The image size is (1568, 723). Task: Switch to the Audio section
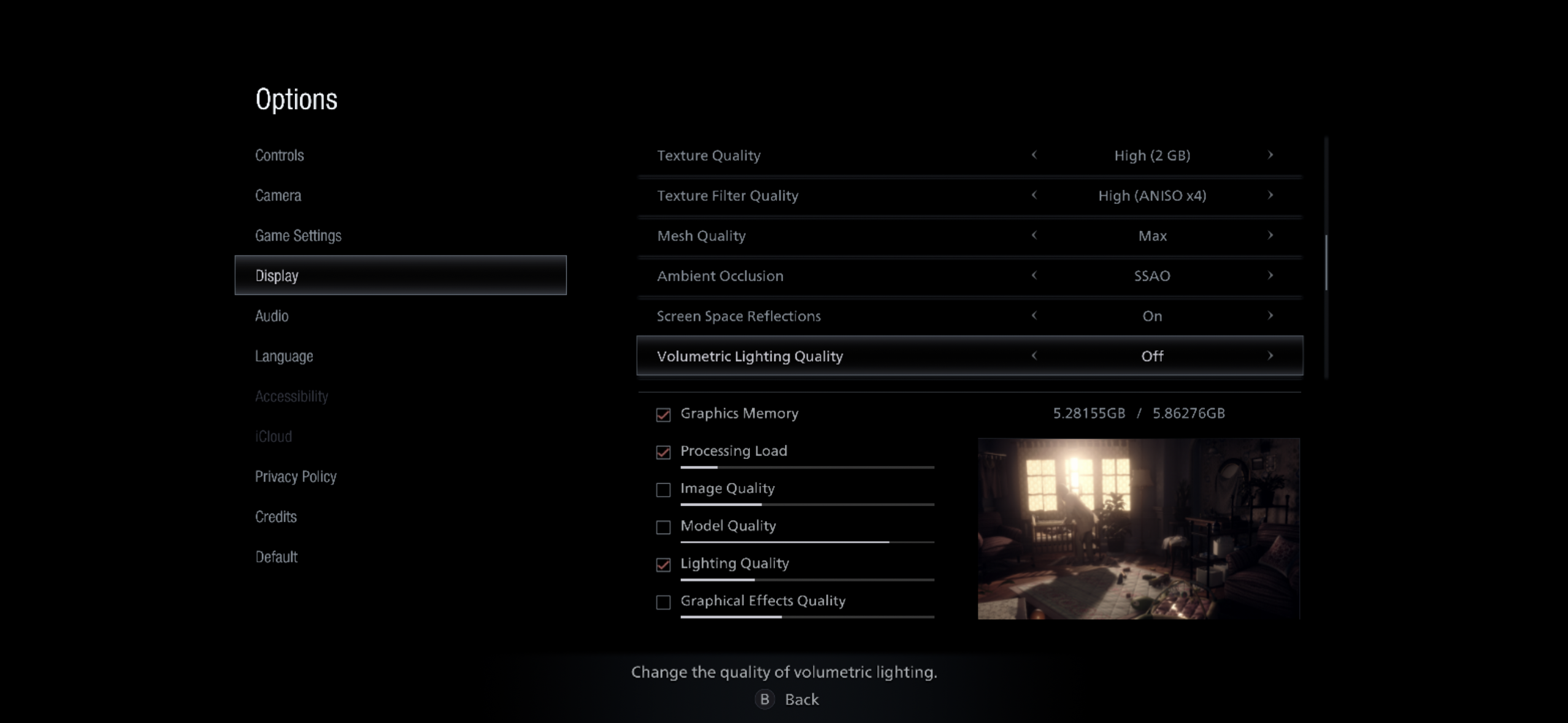272,316
